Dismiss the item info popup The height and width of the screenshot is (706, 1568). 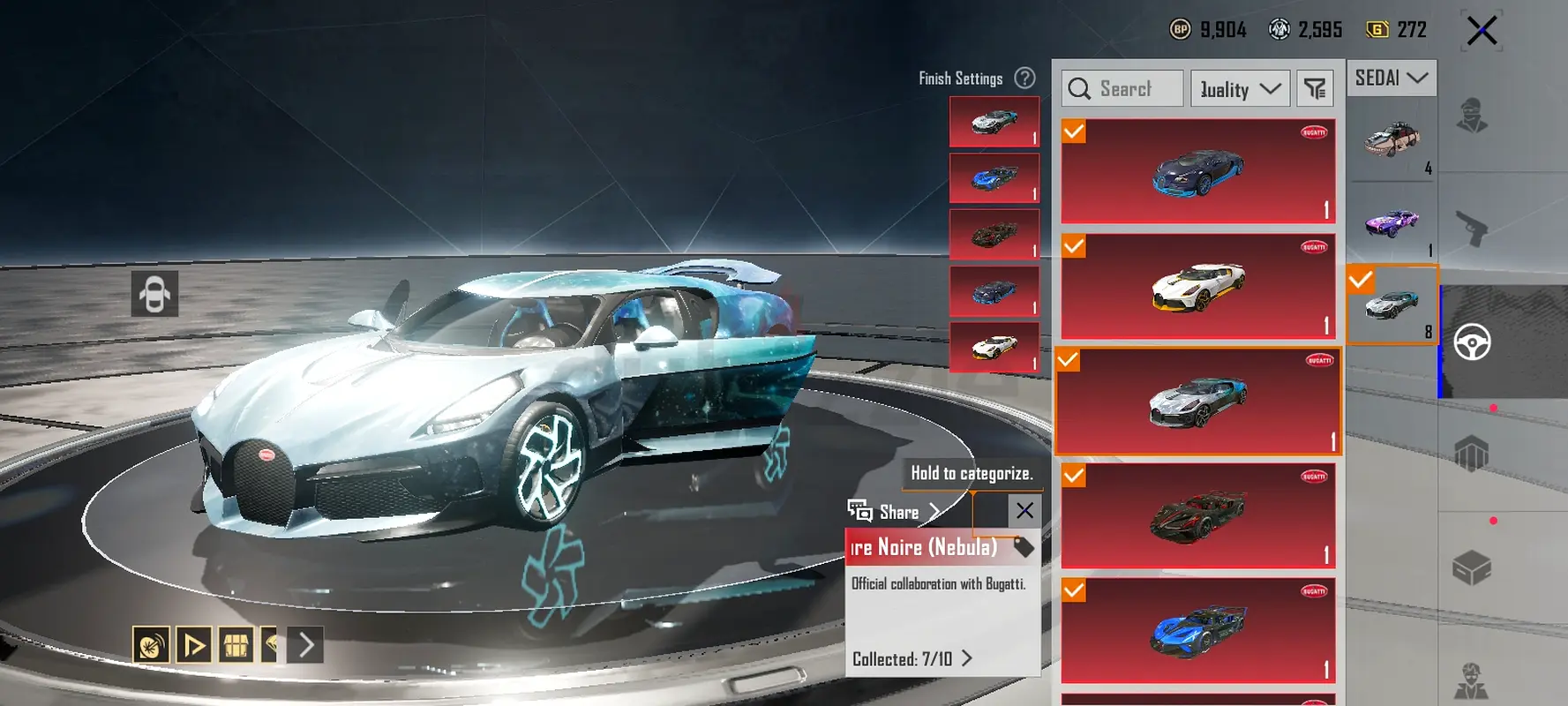tap(1024, 511)
